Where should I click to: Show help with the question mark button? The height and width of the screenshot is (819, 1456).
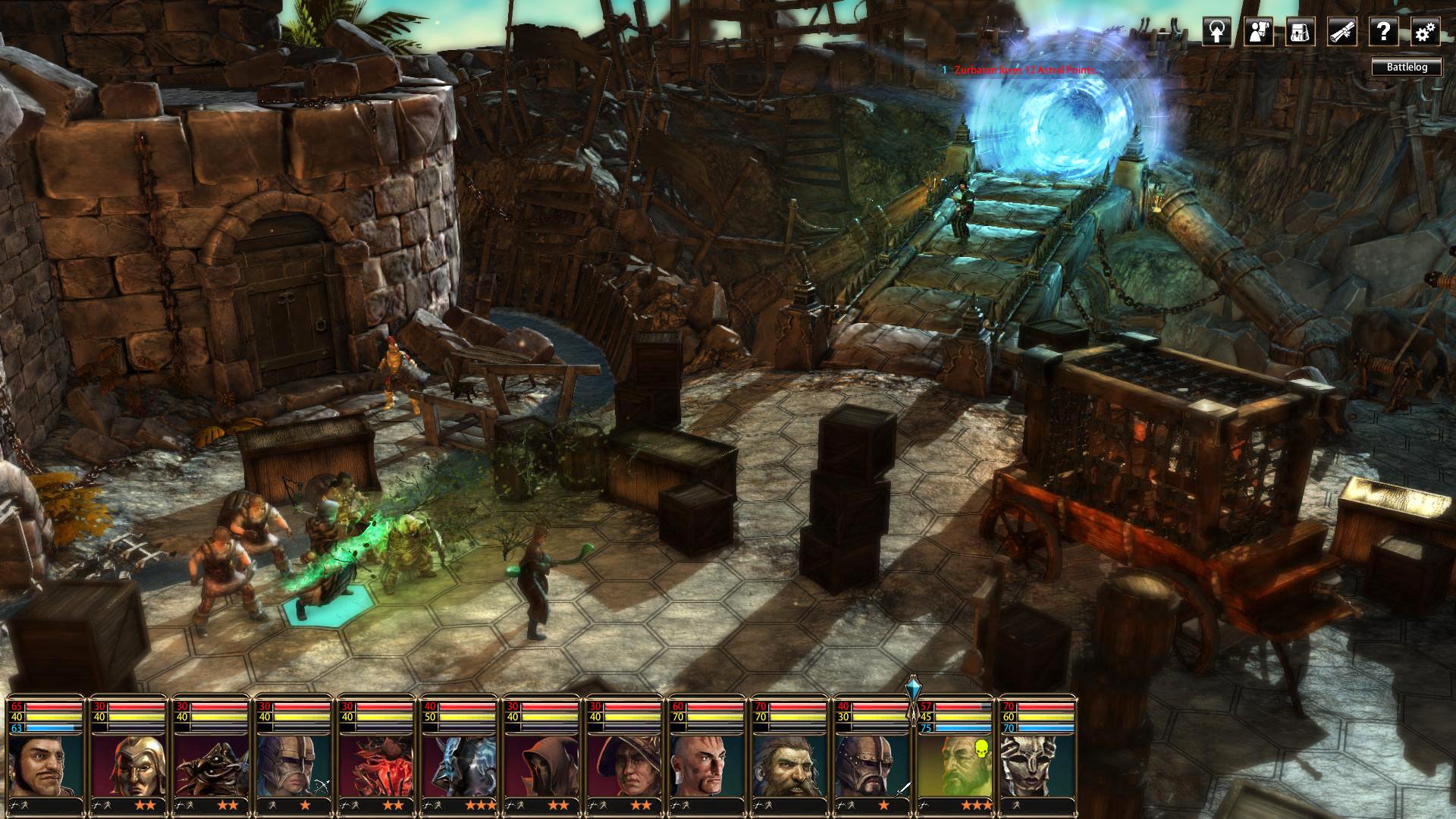[x=1383, y=32]
